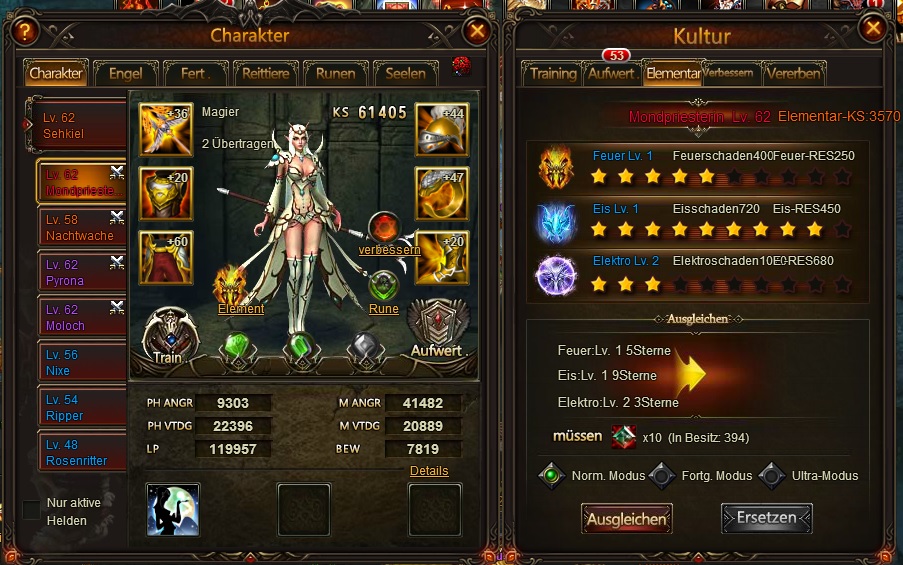Image resolution: width=903 pixels, height=565 pixels.
Task: Click the Ausgleichen button
Action: tap(627, 519)
